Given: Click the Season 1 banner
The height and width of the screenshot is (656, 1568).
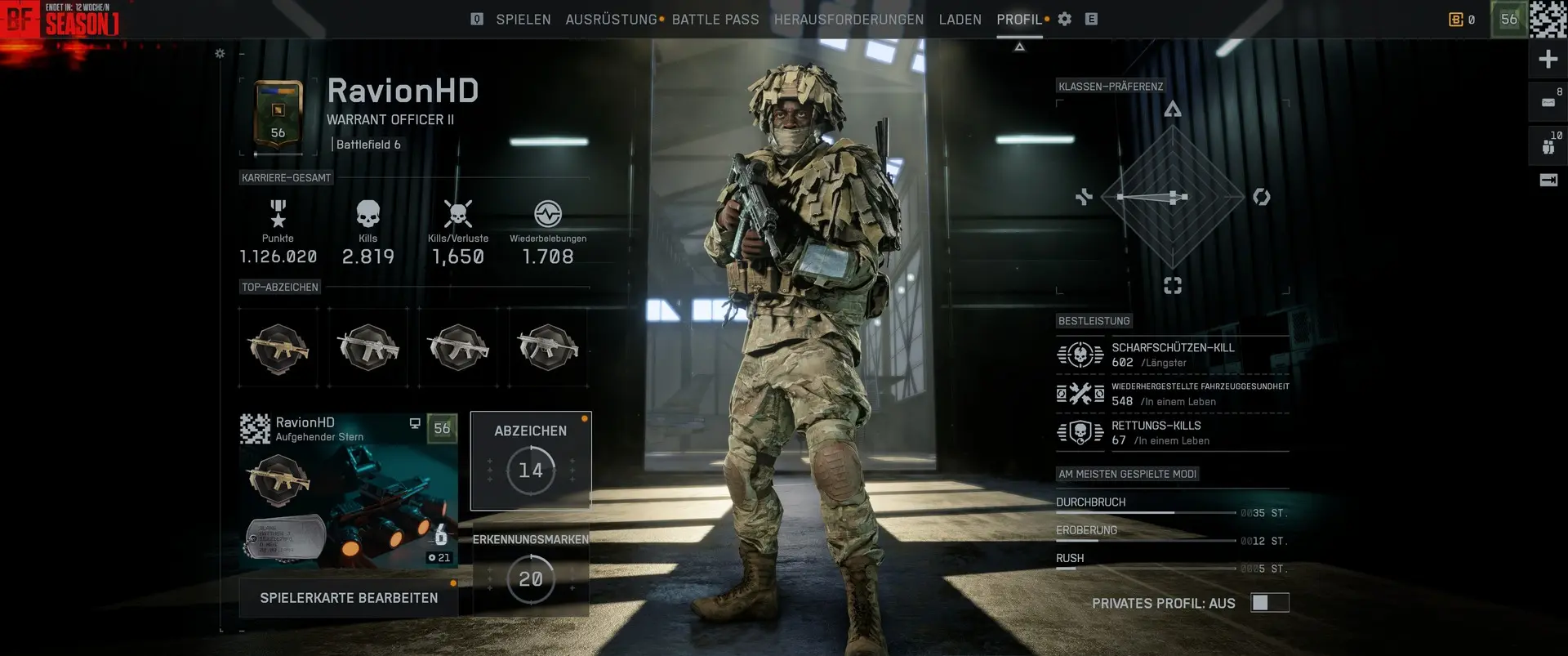Looking at the screenshot, I should click(82, 21).
